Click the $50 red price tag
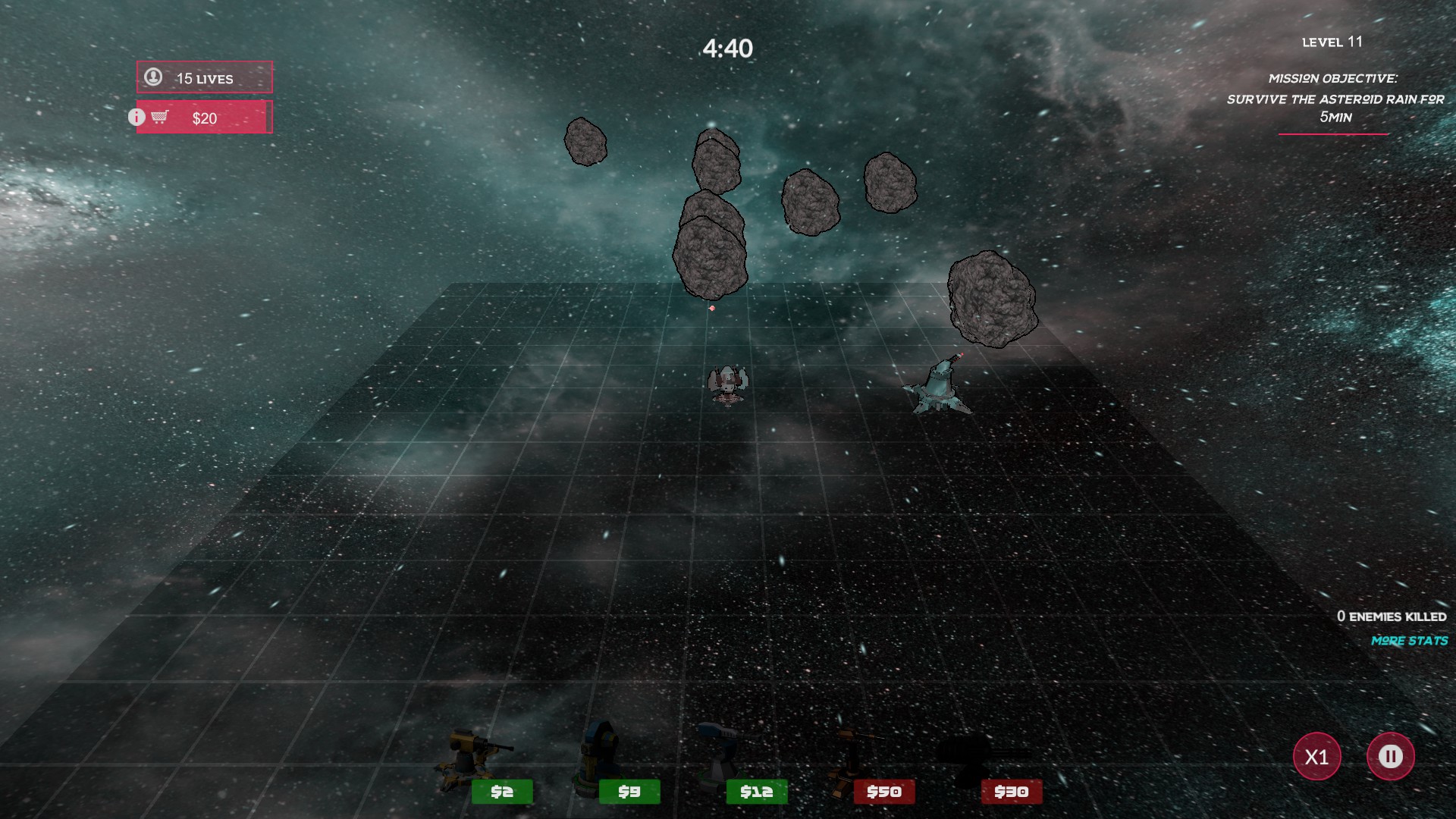Screen dimensions: 1456x819 [884, 791]
